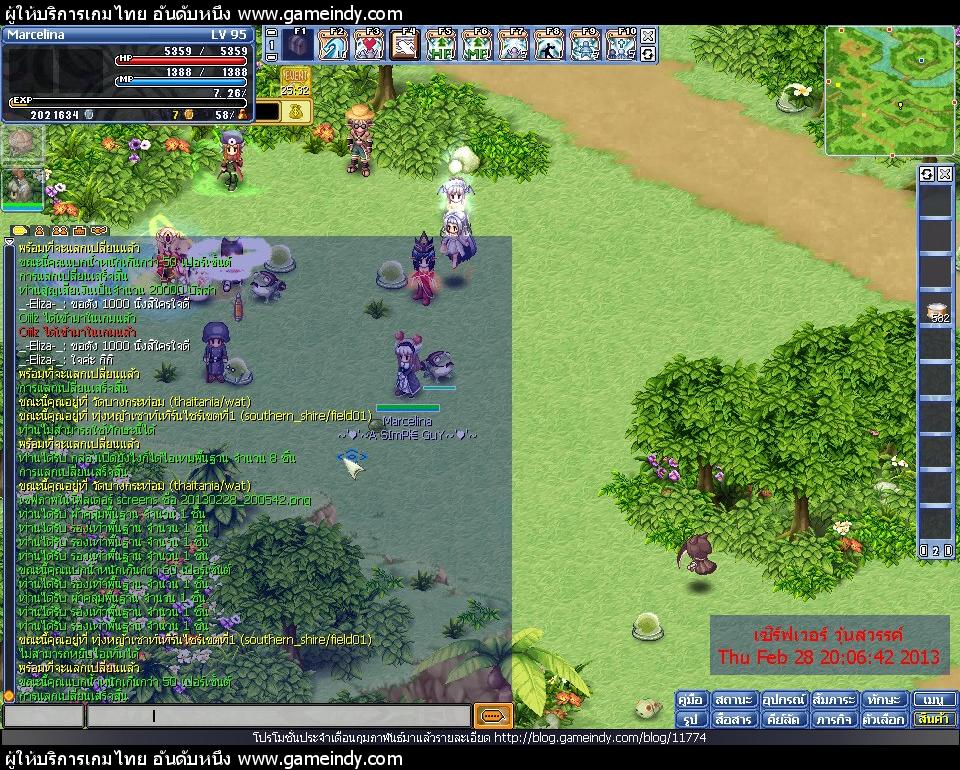Open the EVENT timer icon
The width and height of the screenshot is (960, 770).
295,82
